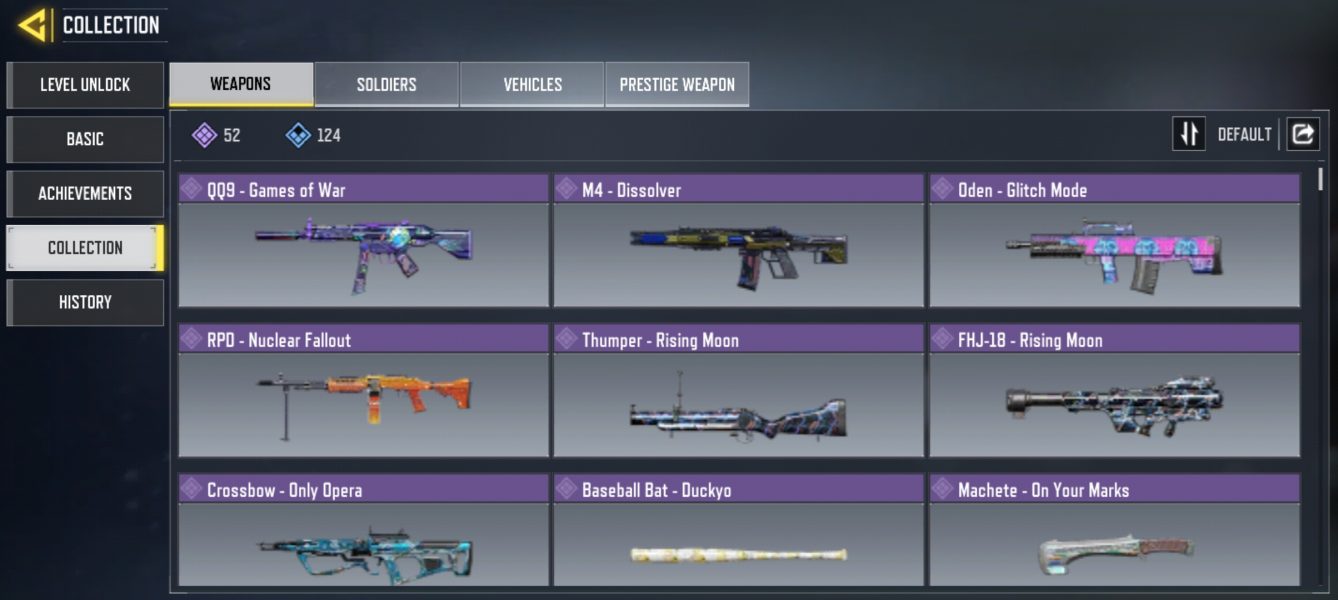
Task: Switch to the Weapons tab
Action: point(241,84)
